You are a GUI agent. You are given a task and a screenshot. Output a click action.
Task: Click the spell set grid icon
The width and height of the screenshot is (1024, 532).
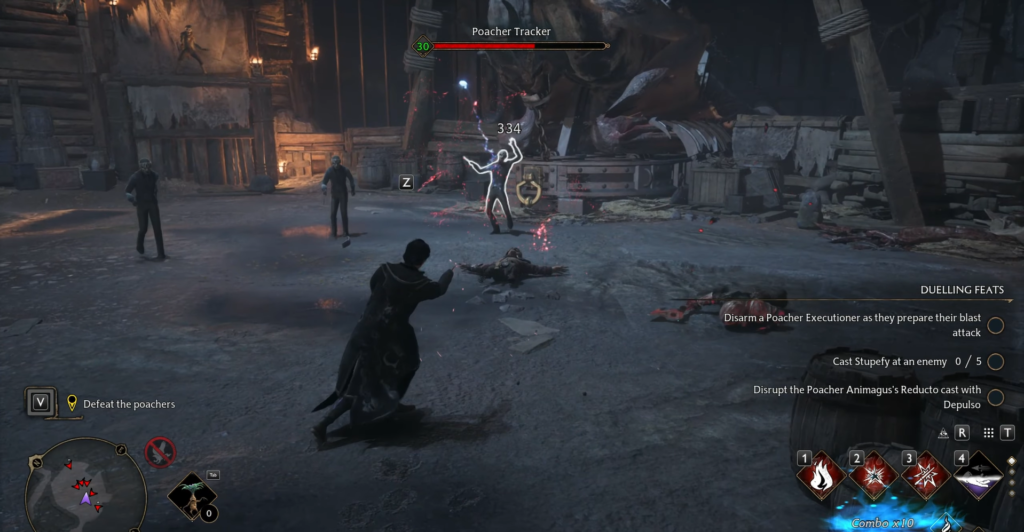click(989, 433)
